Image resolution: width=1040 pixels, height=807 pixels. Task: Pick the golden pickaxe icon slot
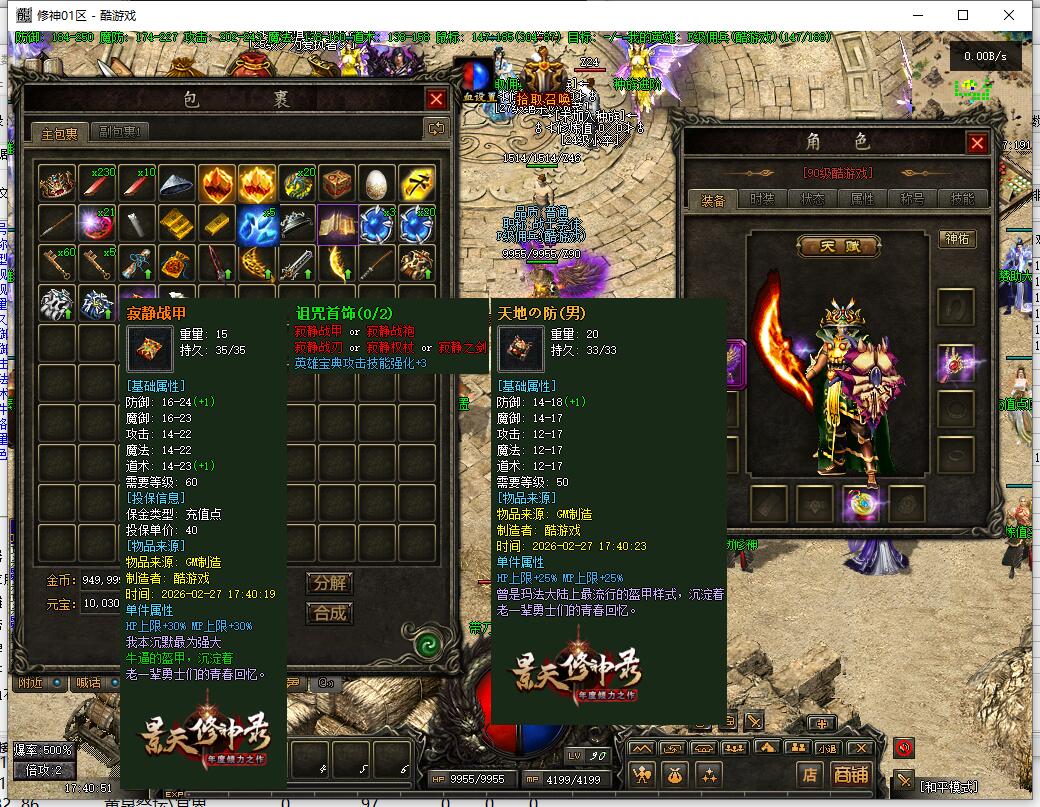417,183
